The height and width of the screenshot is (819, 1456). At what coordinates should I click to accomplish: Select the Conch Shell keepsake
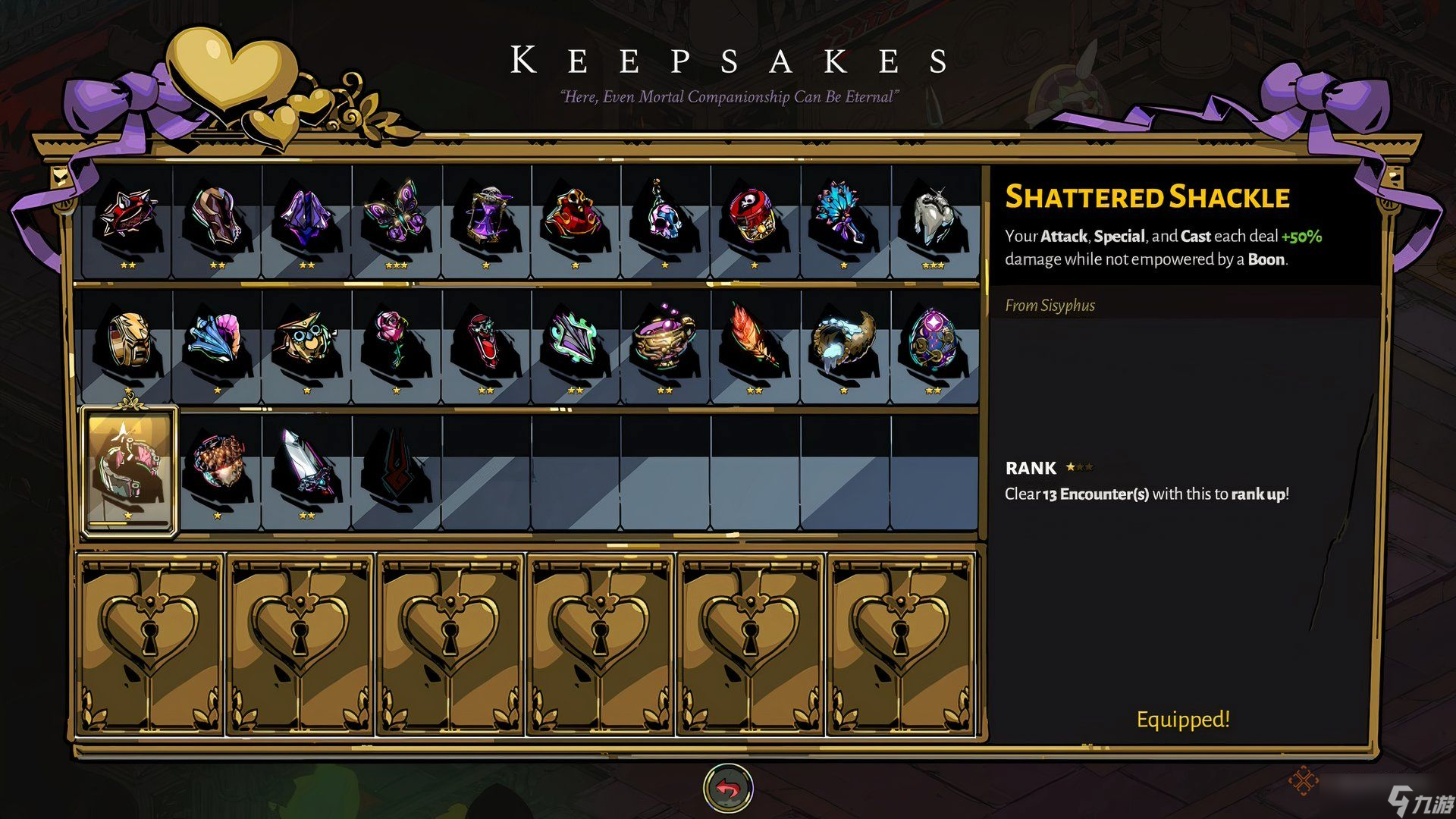point(217,340)
